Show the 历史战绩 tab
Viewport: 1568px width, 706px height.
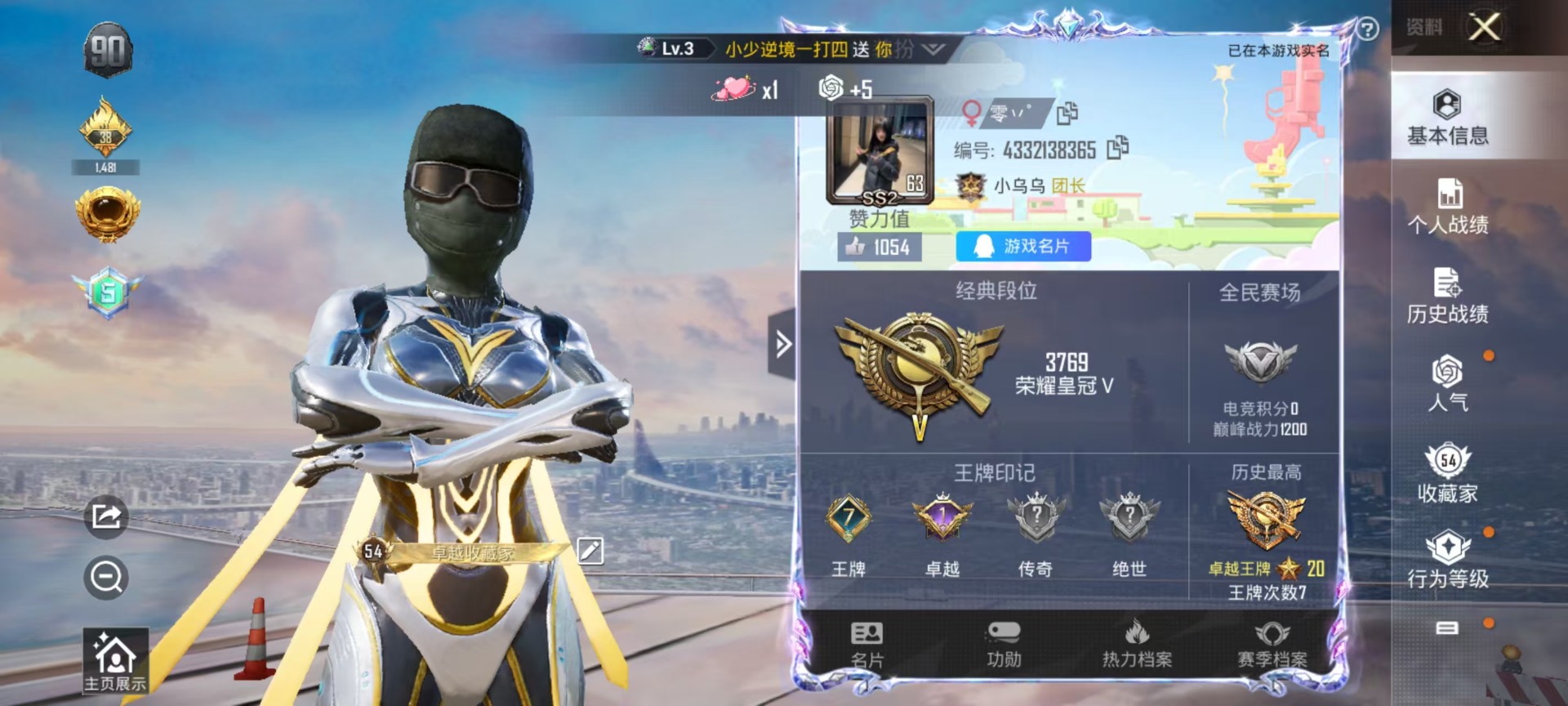pyautogui.click(x=1447, y=296)
